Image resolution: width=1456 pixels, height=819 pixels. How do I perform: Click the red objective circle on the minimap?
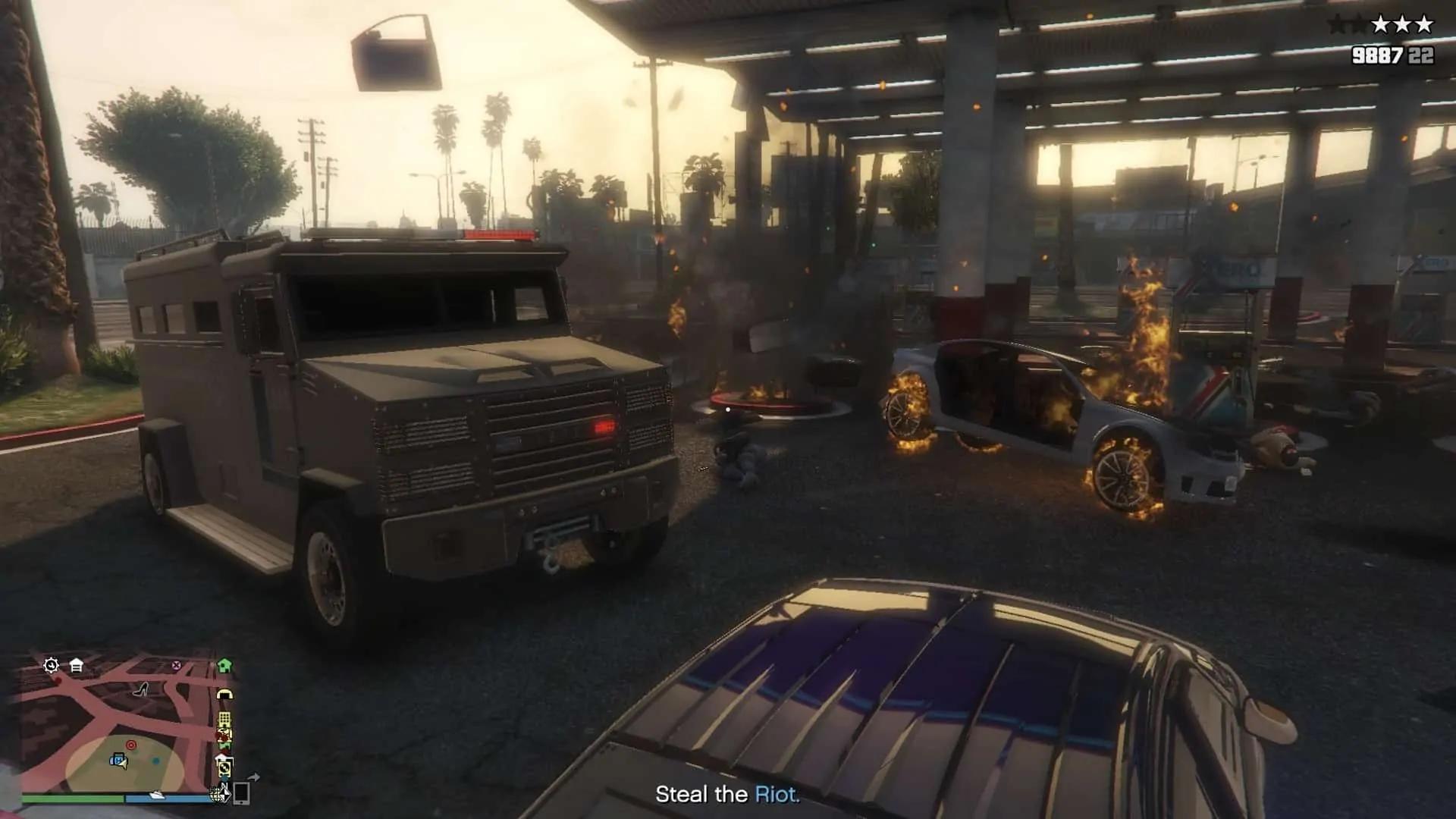click(132, 745)
